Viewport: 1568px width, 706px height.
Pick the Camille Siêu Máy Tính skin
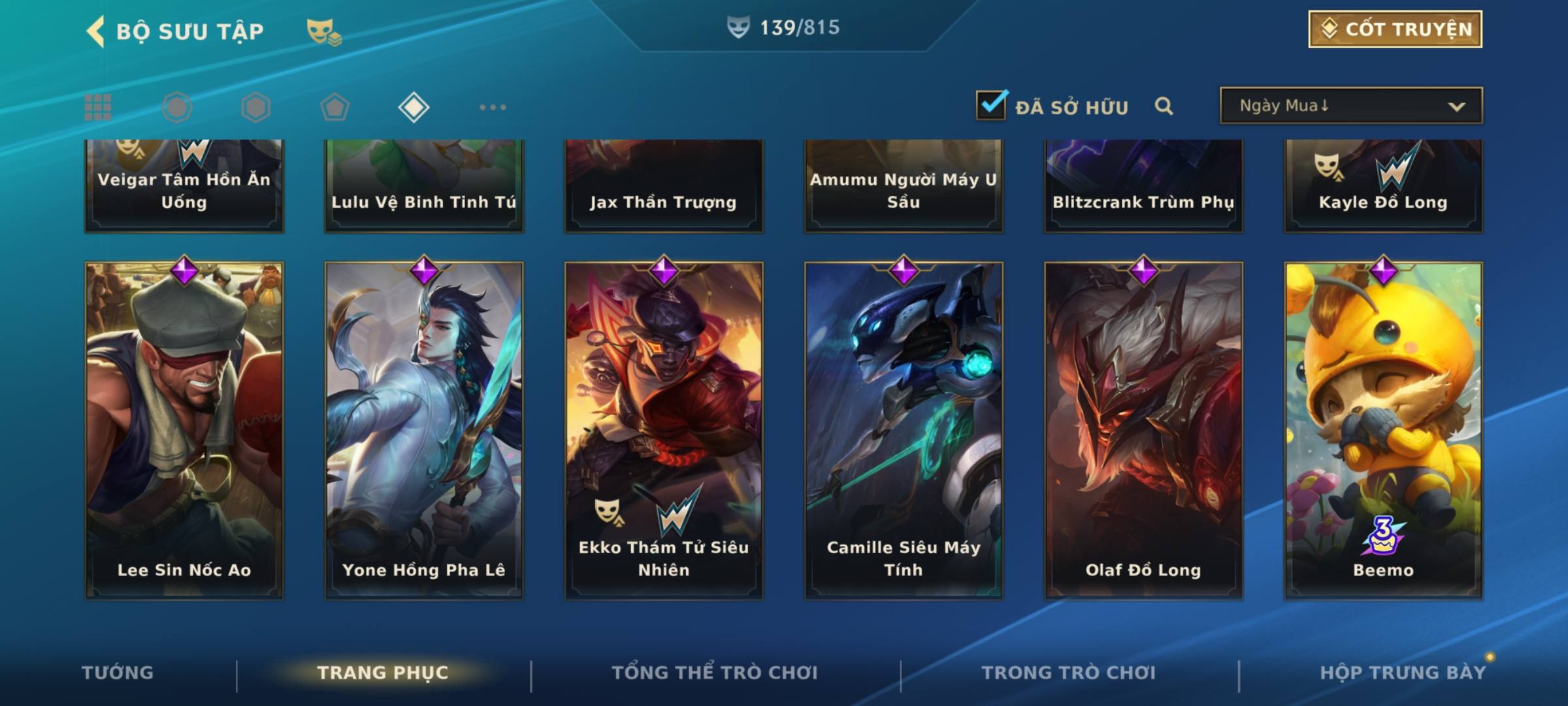point(904,430)
